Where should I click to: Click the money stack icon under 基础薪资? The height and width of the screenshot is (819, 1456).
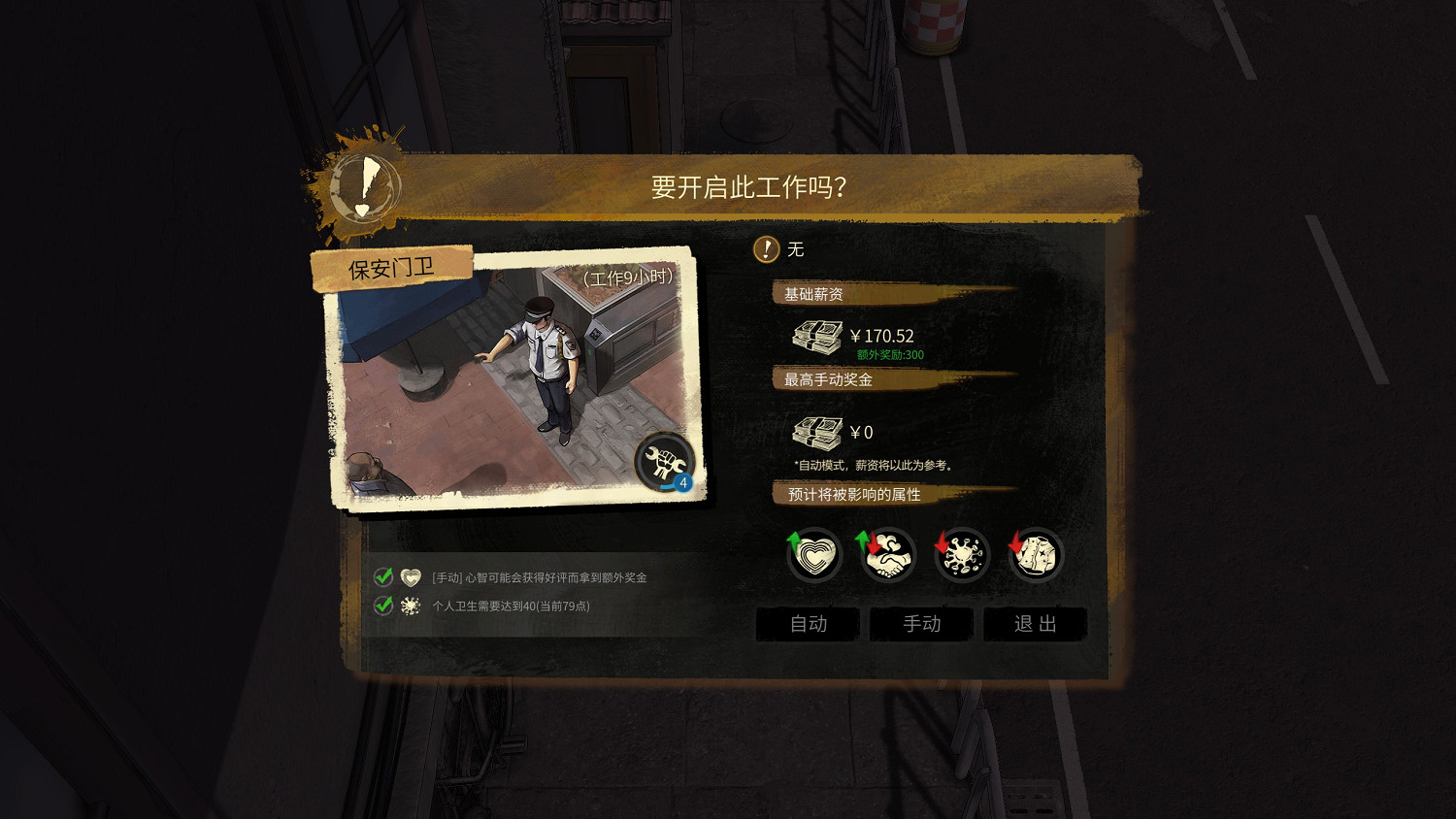click(816, 335)
